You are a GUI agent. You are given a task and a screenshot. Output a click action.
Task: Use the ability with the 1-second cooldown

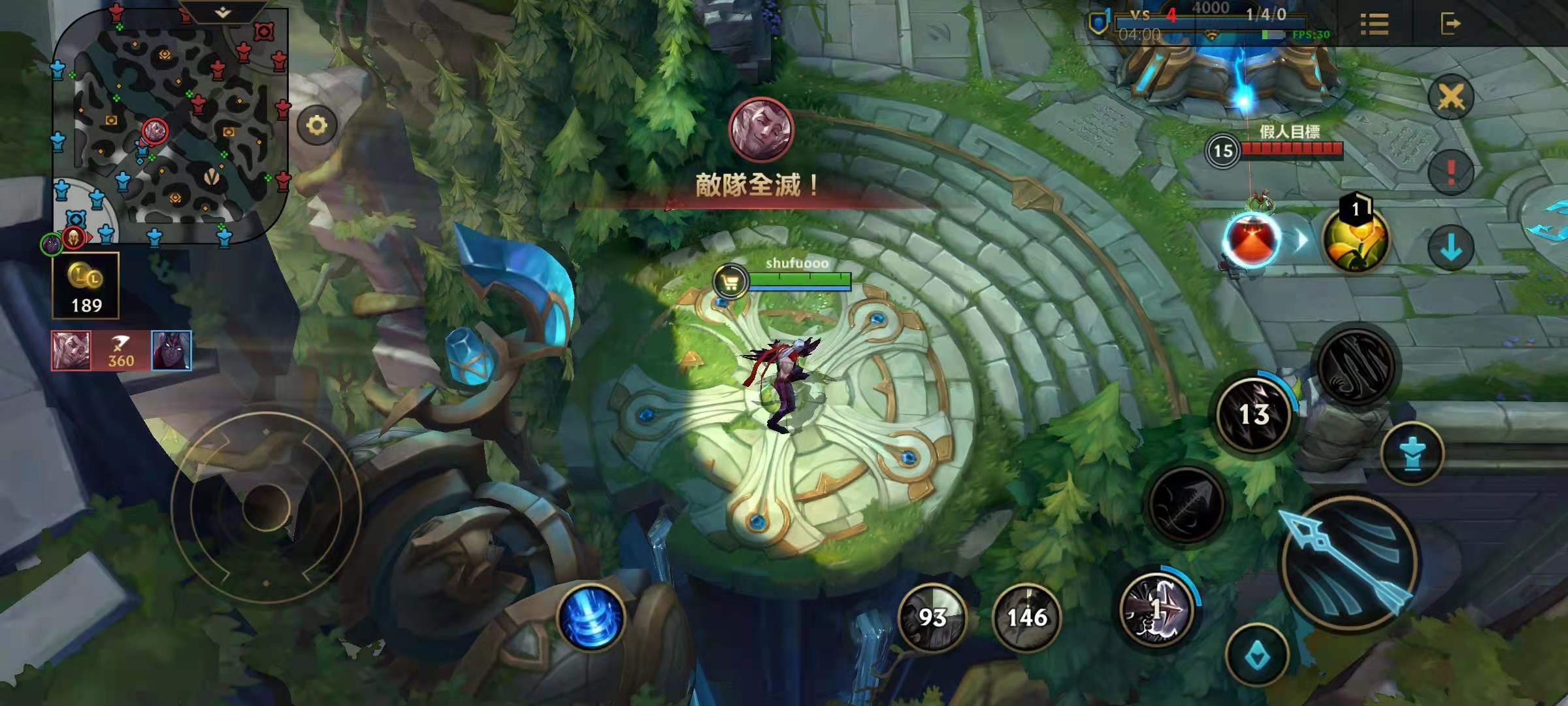1157,609
